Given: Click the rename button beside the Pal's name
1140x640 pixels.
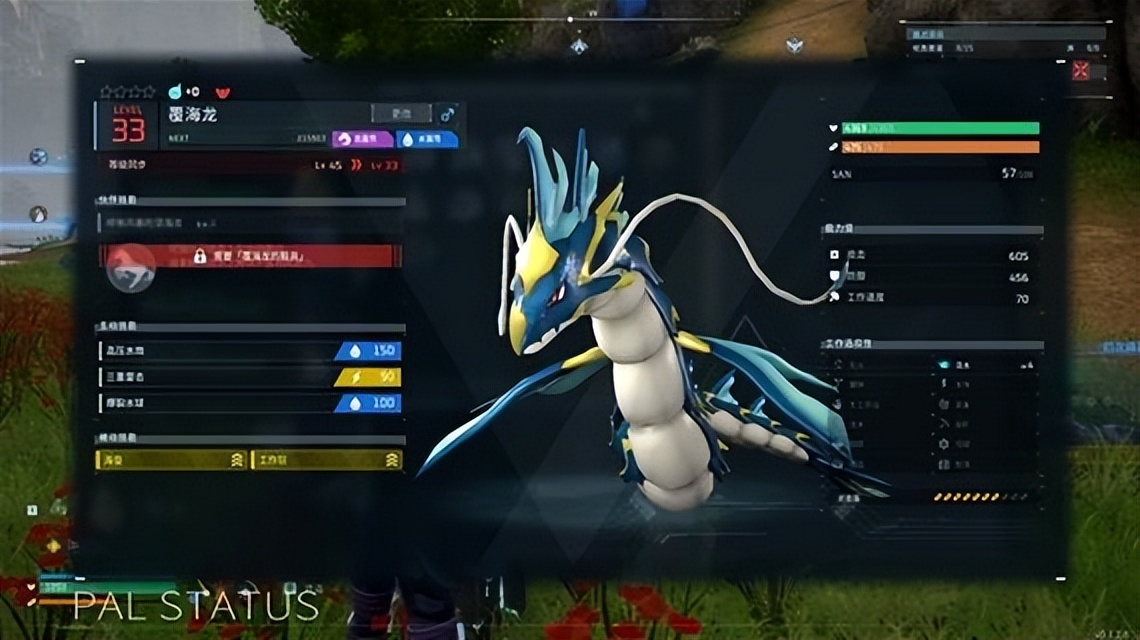Looking at the screenshot, I should [x=401, y=113].
